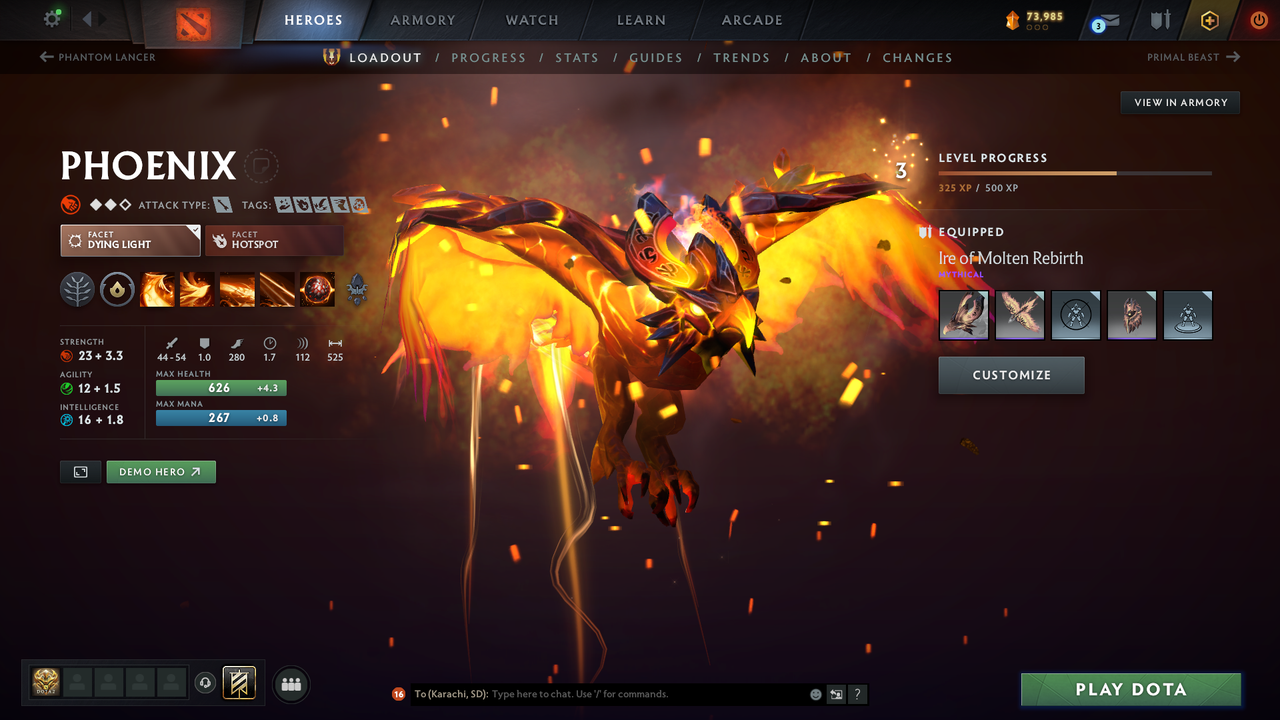Open the Watch section
The width and height of the screenshot is (1280, 720).
(x=531, y=20)
